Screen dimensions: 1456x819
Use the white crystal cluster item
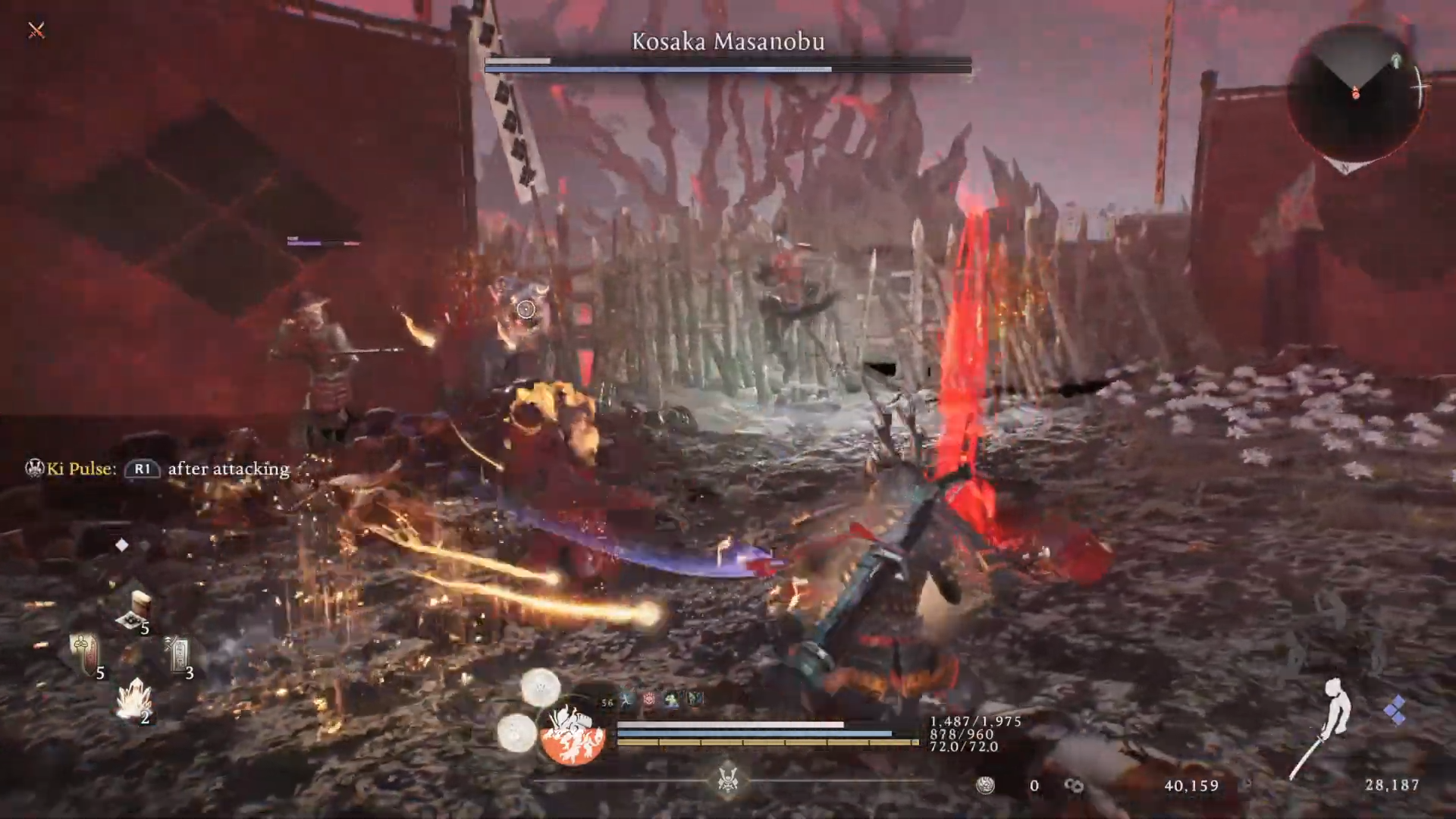(x=134, y=698)
